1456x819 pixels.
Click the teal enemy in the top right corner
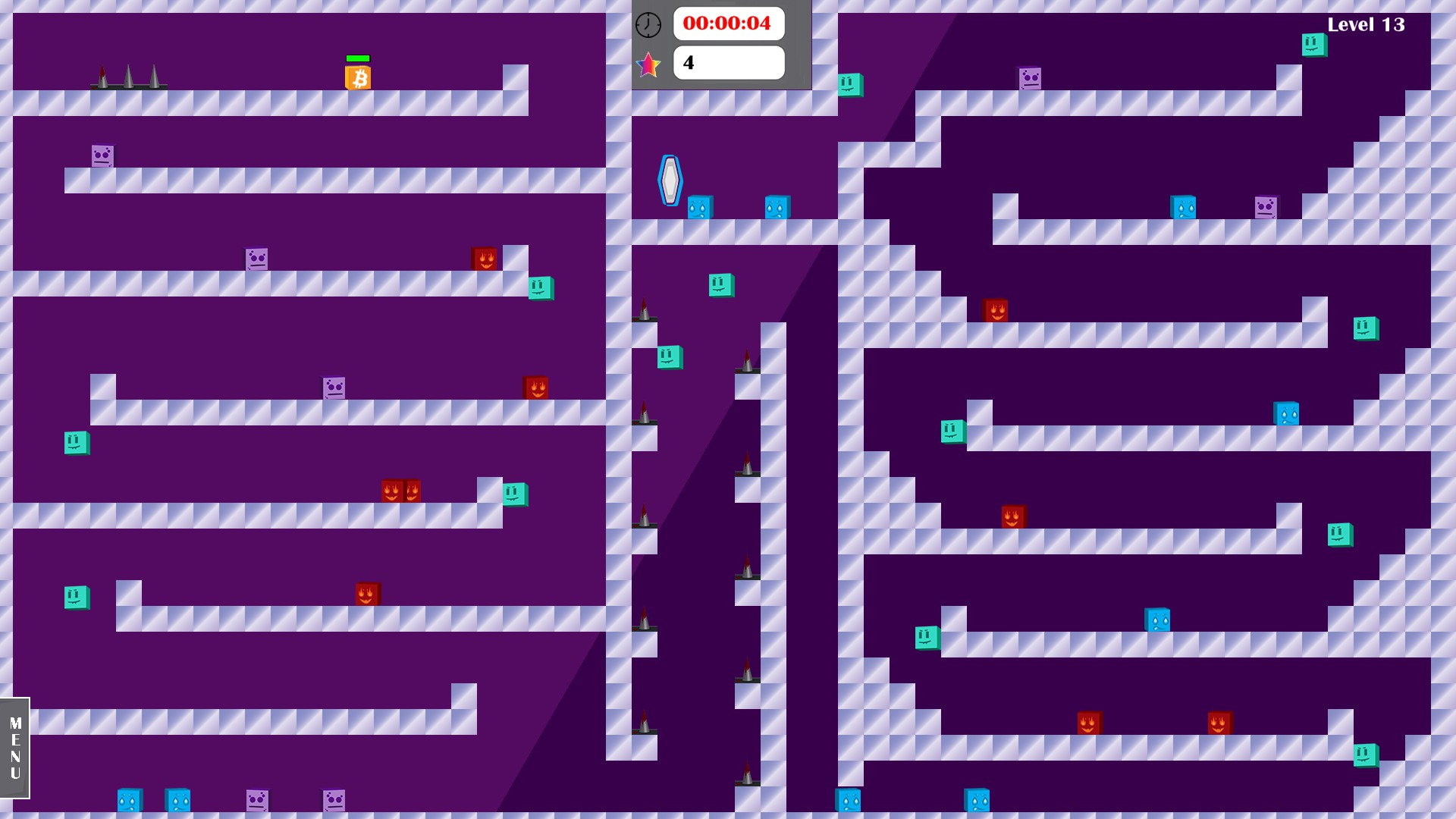click(x=1315, y=46)
